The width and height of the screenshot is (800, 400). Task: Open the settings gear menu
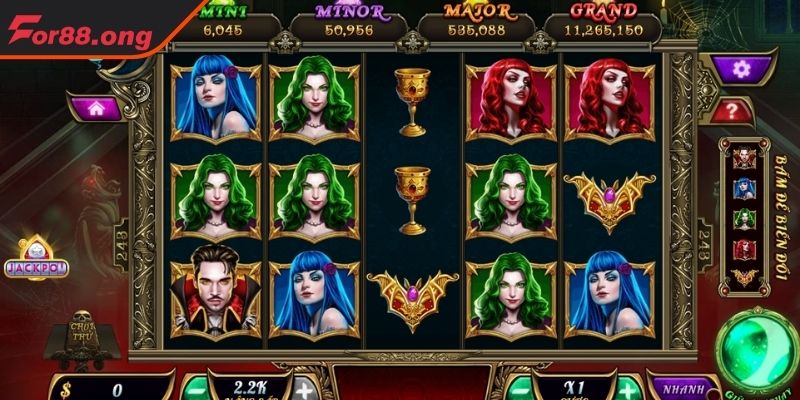[x=739, y=68]
